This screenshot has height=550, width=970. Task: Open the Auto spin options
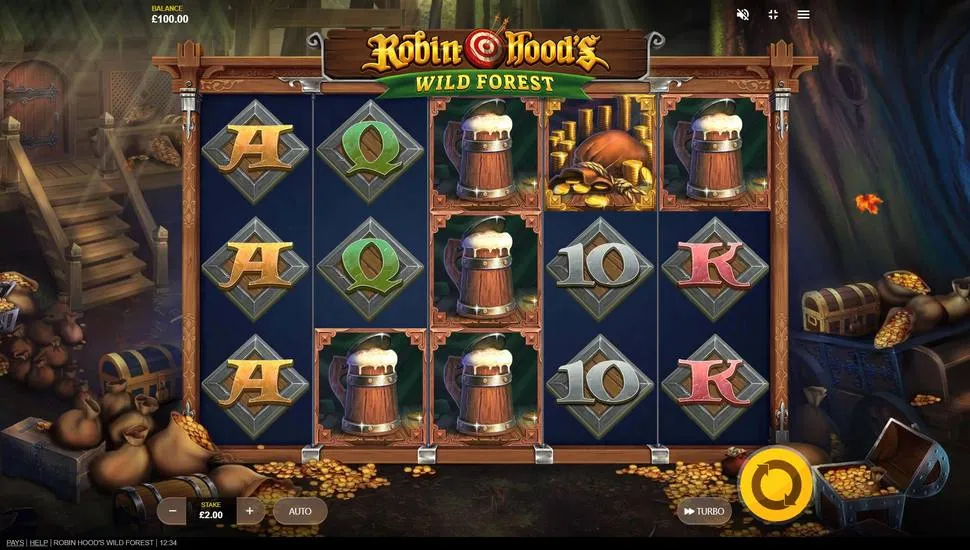point(300,511)
